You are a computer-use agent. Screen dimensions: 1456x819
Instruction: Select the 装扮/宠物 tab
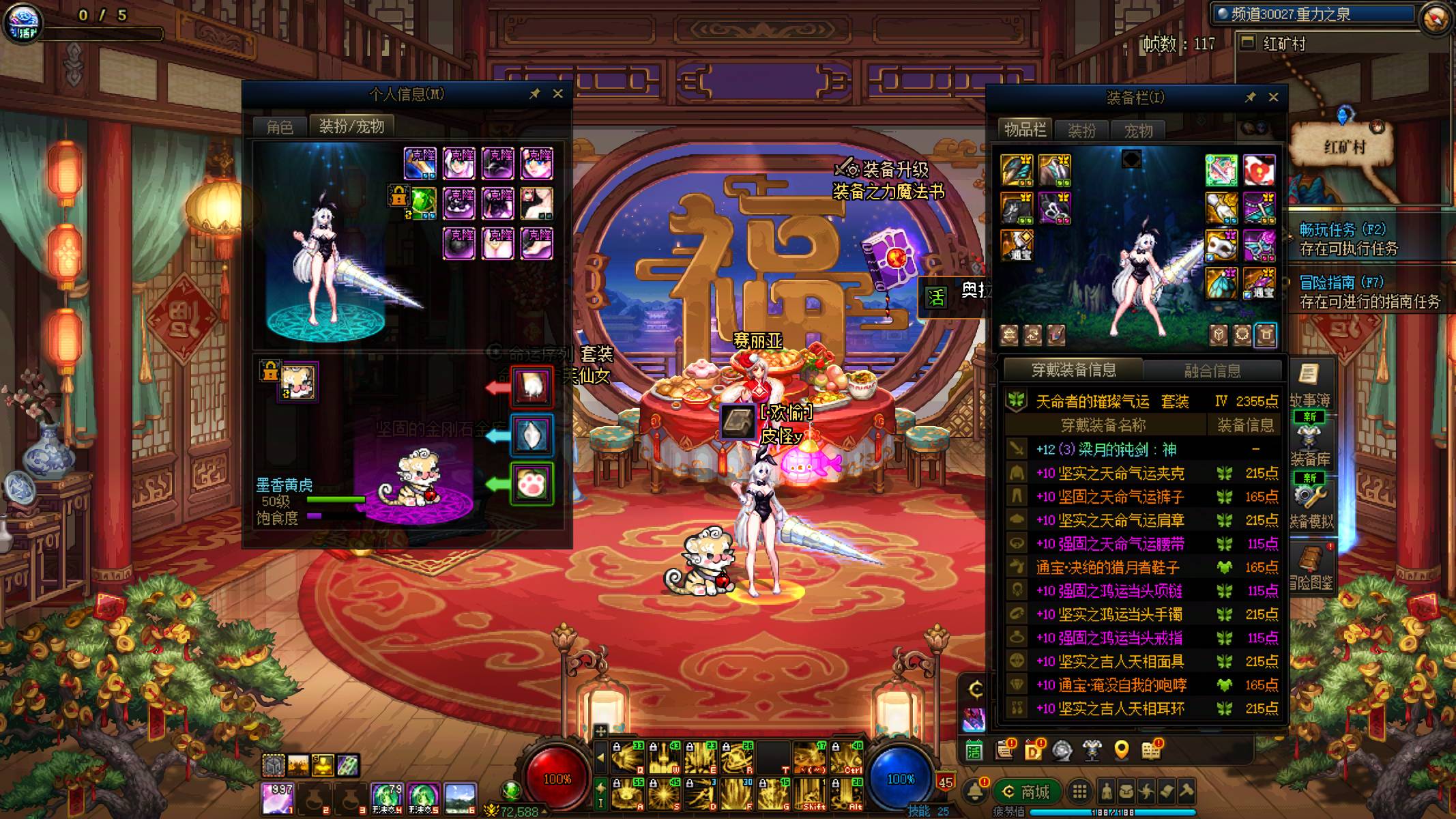click(x=351, y=126)
